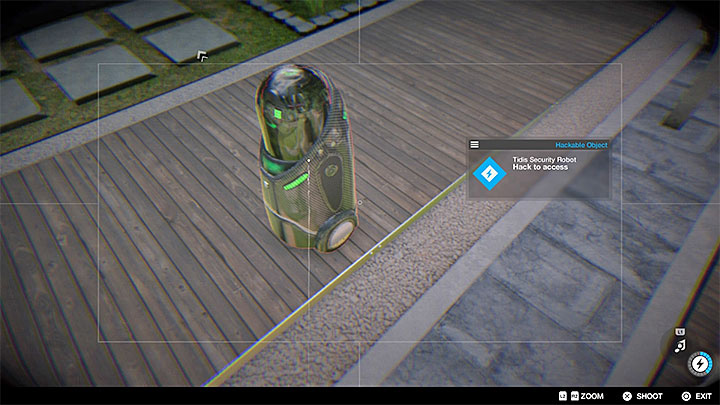This screenshot has height=405, width=720.
Task: Activate the music note icon
Action: (680, 345)
